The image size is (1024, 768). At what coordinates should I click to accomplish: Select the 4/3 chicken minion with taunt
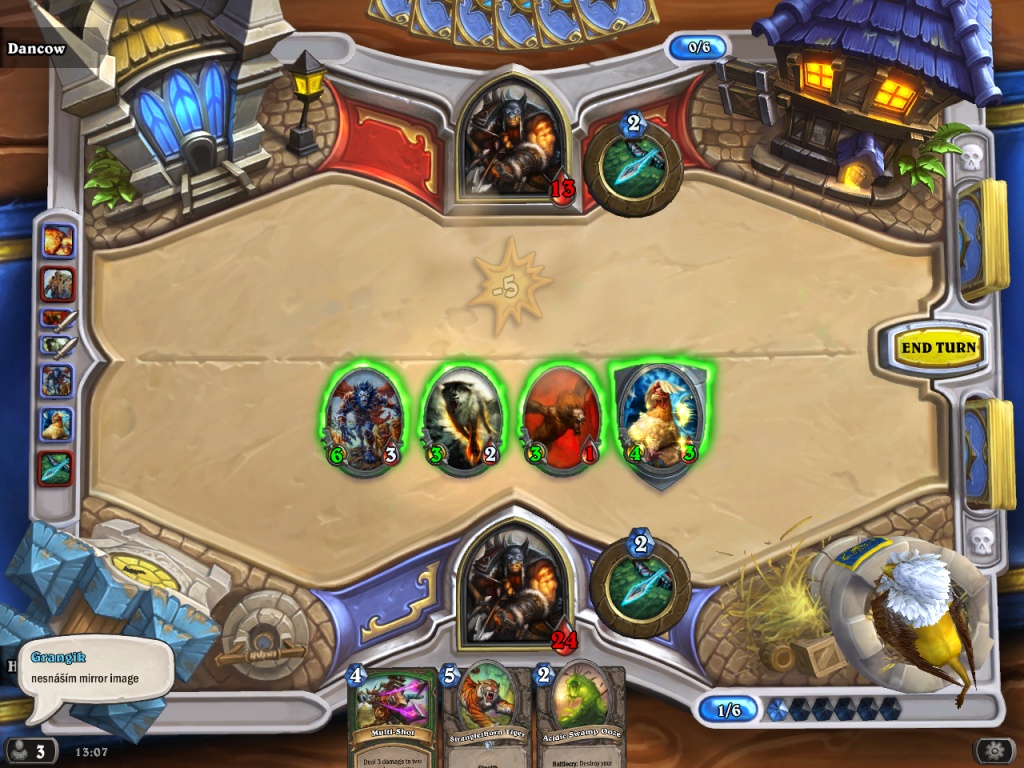click(x=658, y=420)
